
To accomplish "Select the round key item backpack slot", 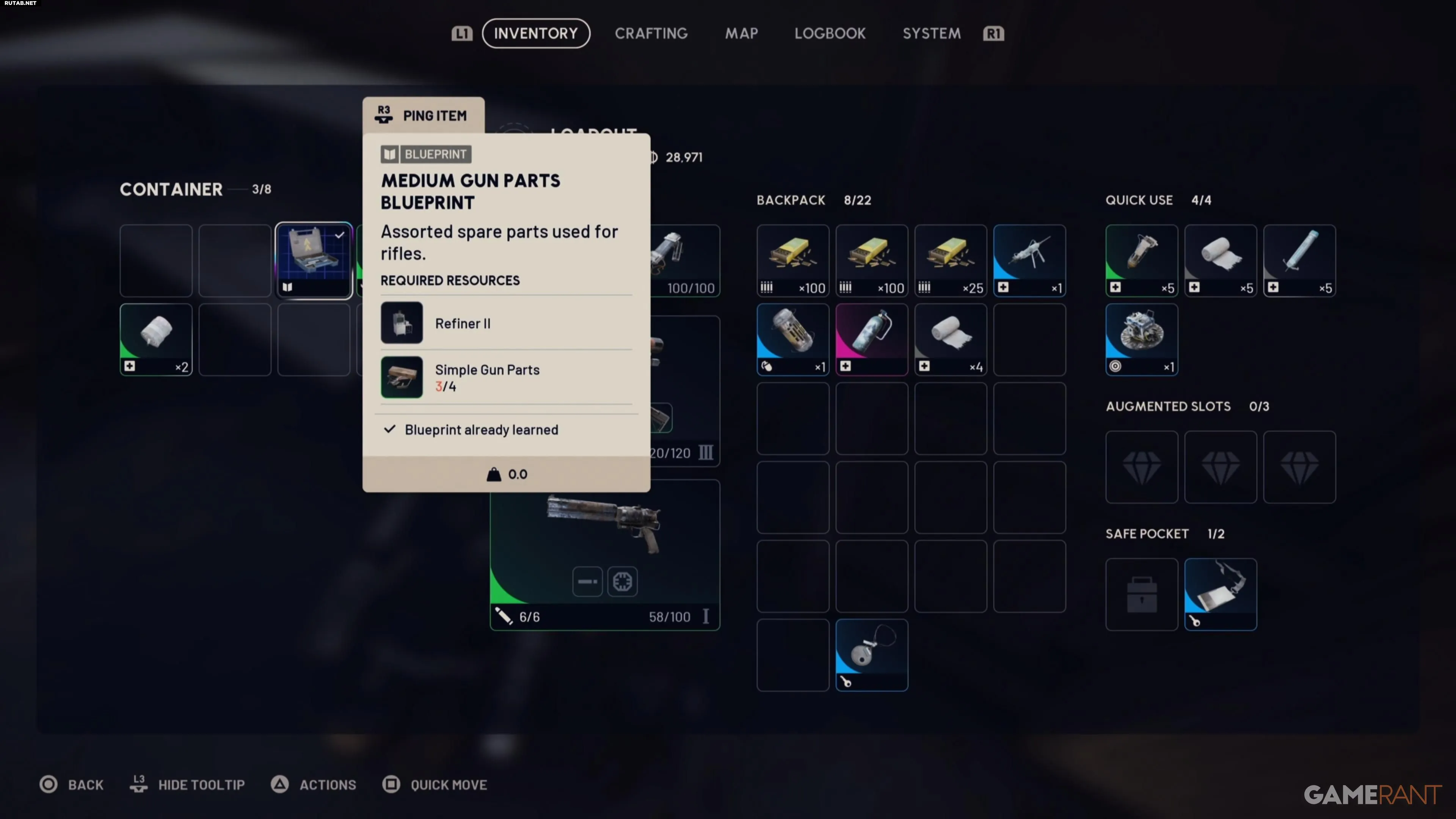I will click(x=872, y=655).
